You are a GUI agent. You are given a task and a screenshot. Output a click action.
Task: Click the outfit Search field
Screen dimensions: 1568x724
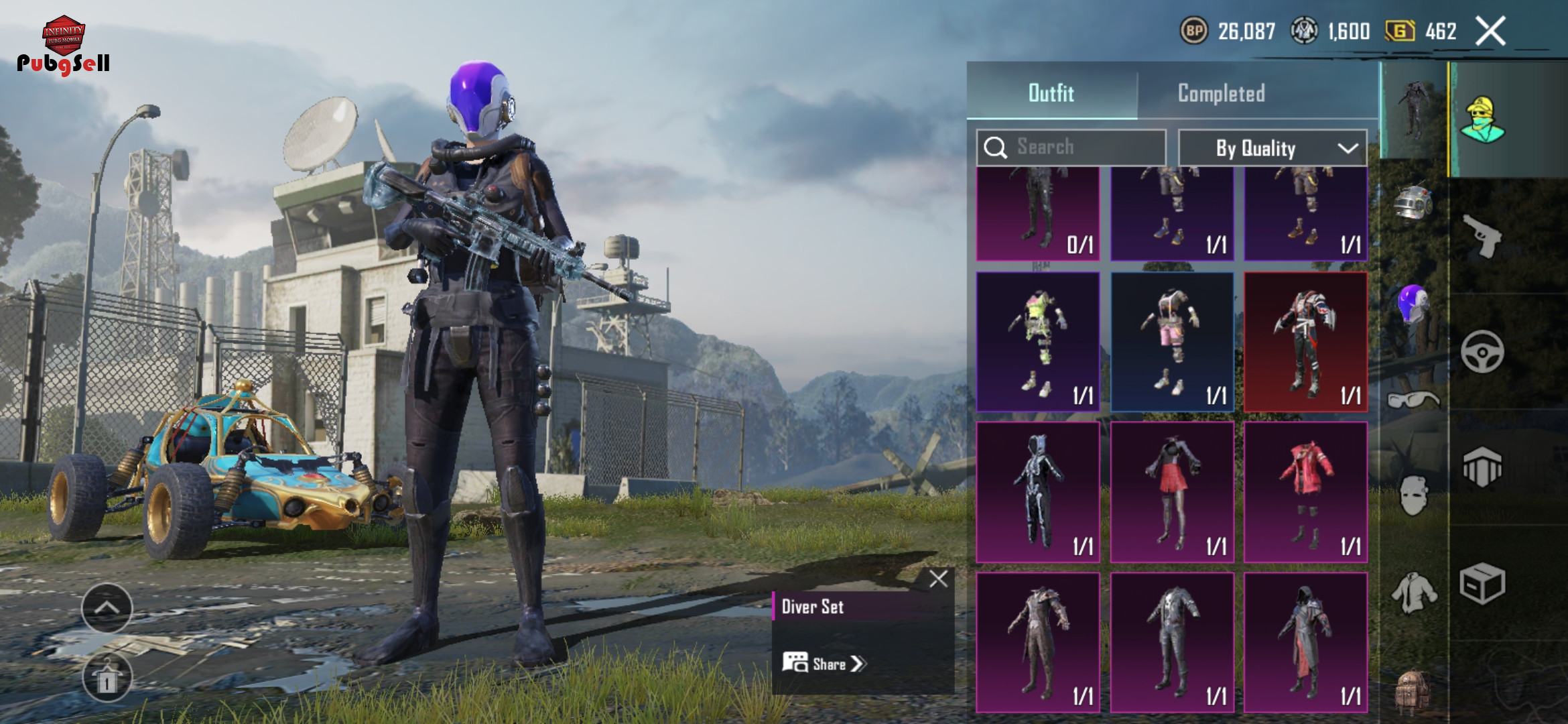(1071, 147)
